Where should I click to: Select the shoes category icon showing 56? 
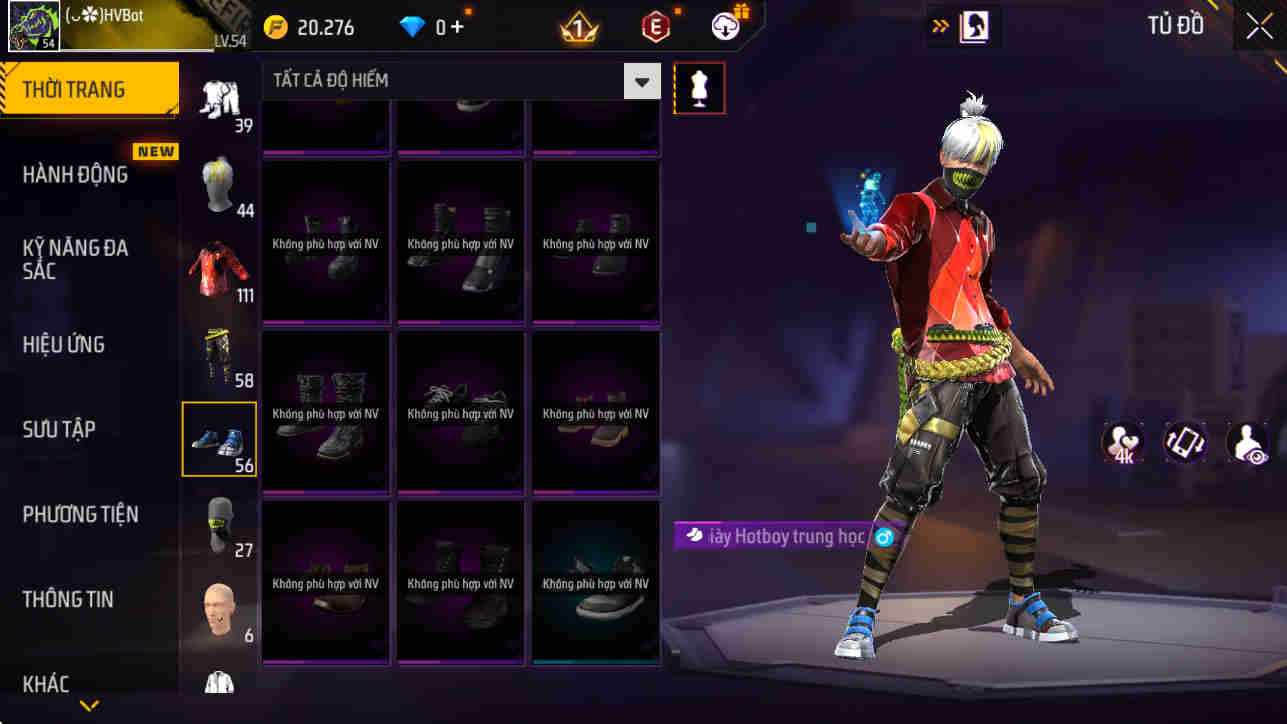click(219, 438)
